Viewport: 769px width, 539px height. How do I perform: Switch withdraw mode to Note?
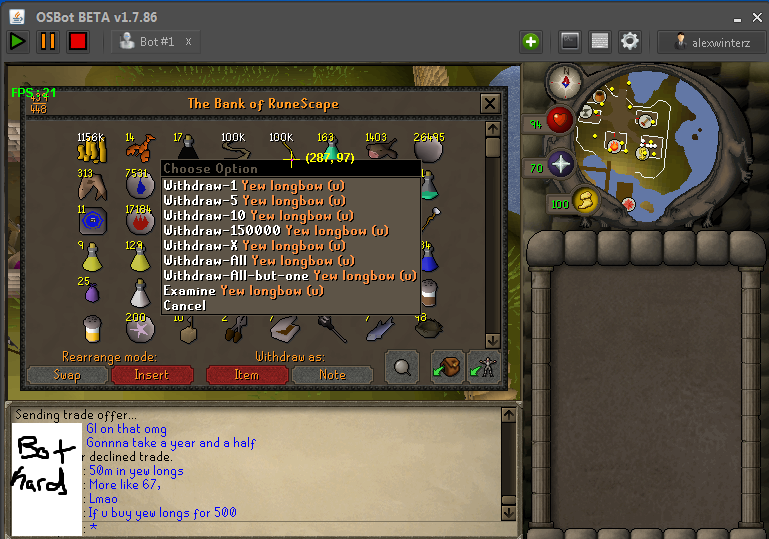point(332,375)
